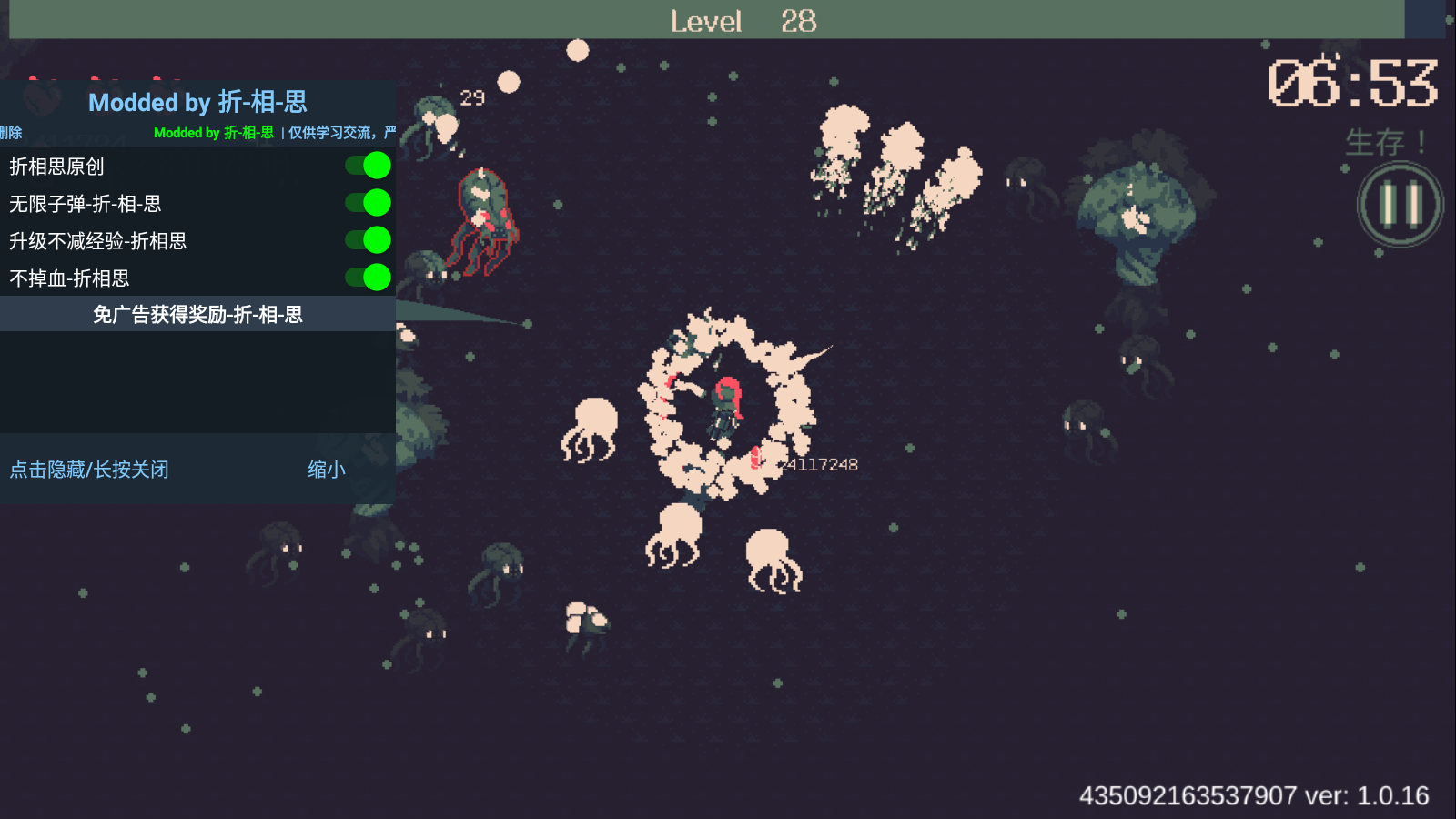Toggle the 折相思原创 switch
Image resolution: width=1456 pixels, height=819 pixels.
[369, 166]
